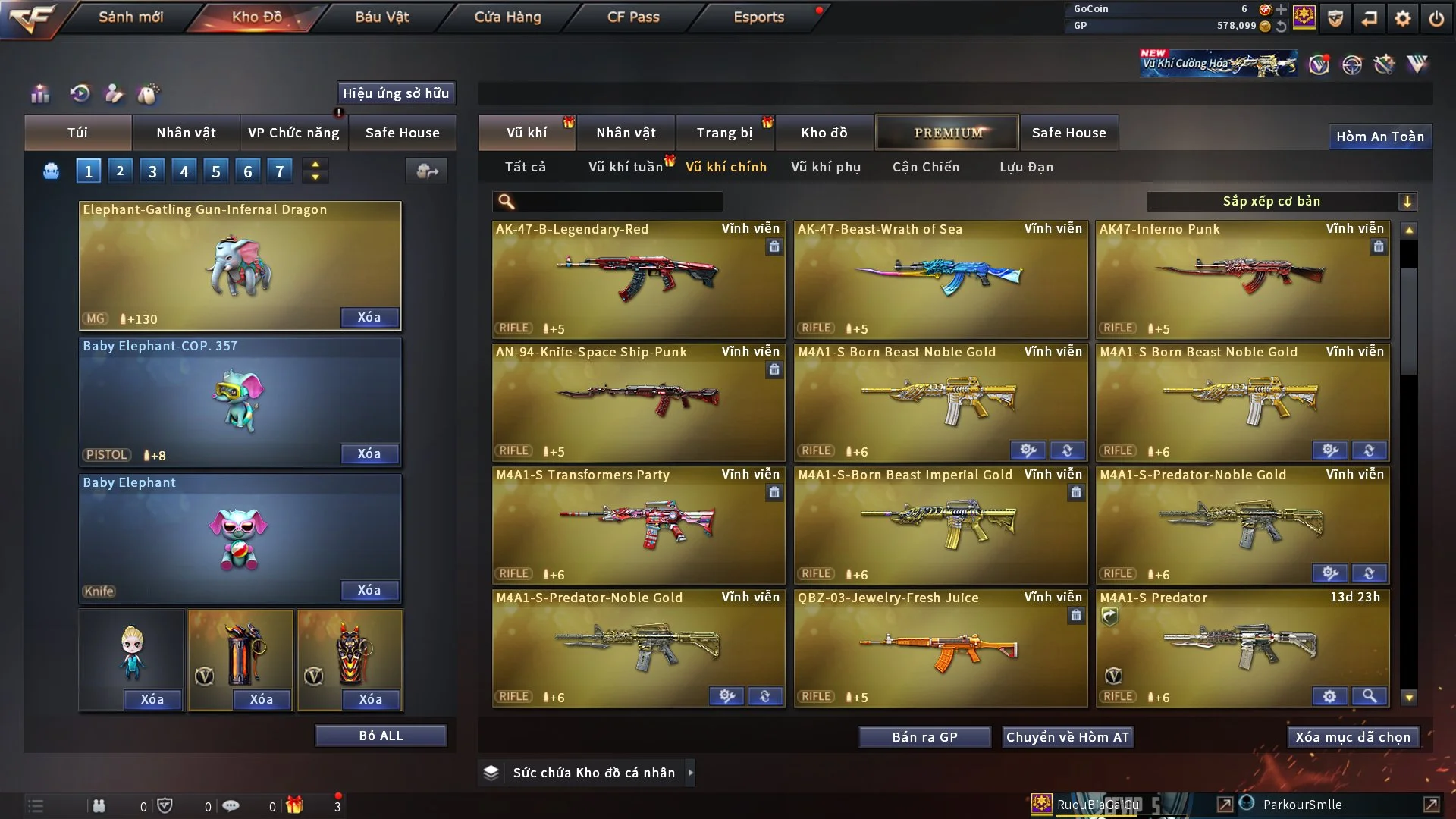The height and width of the screenshot is (819, 1456).
Task: Remove the Elephant-Gatling Gun-Infernal Dragon from bag
Action: (369, 317)
